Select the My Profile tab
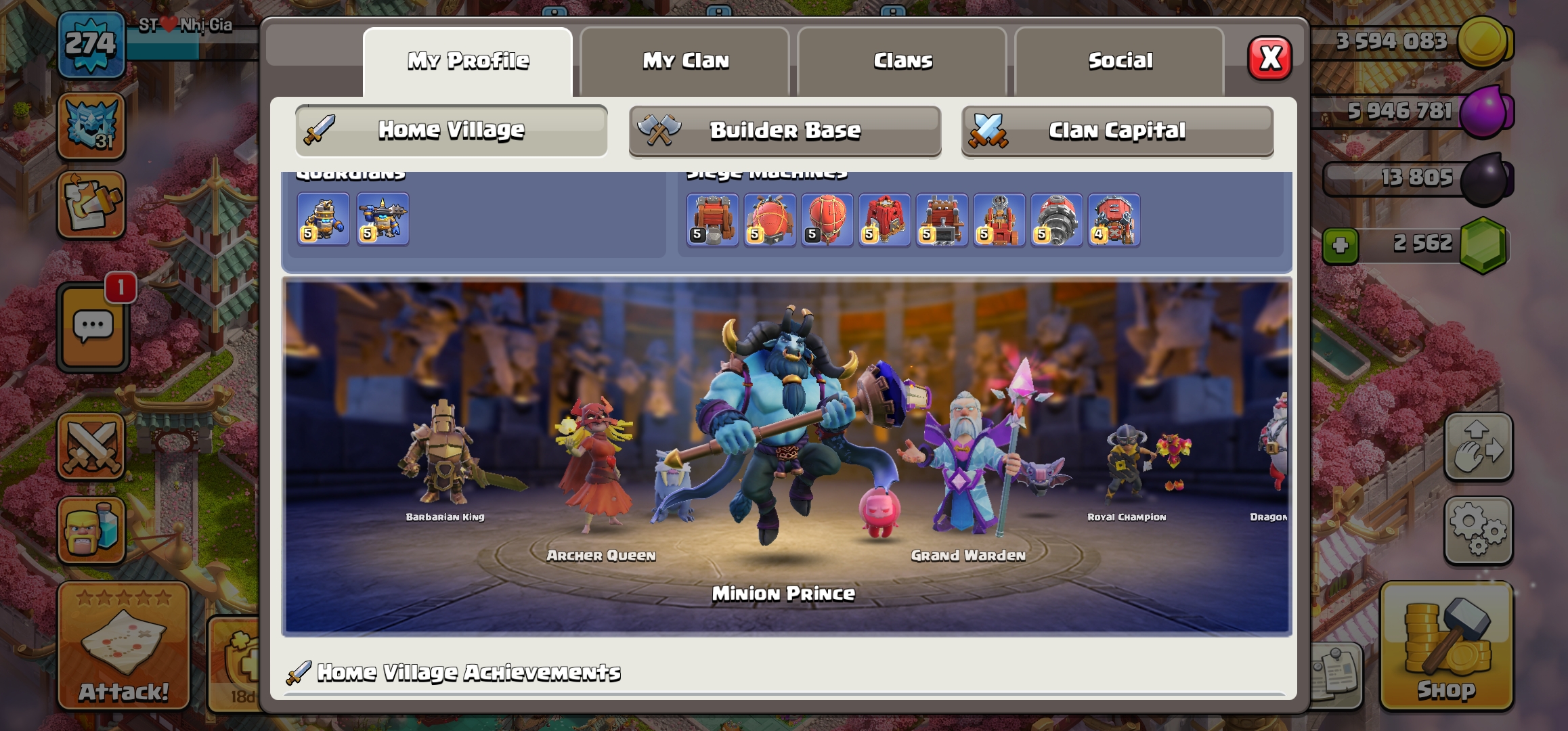Screen dimensions: 1568x731 468,61
